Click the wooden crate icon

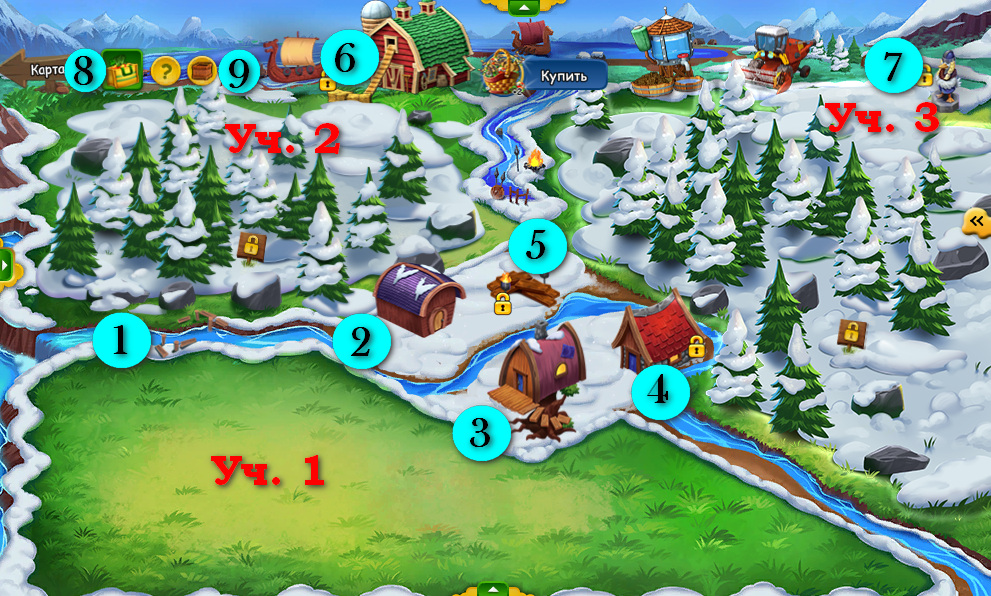(x=202, y=72)
